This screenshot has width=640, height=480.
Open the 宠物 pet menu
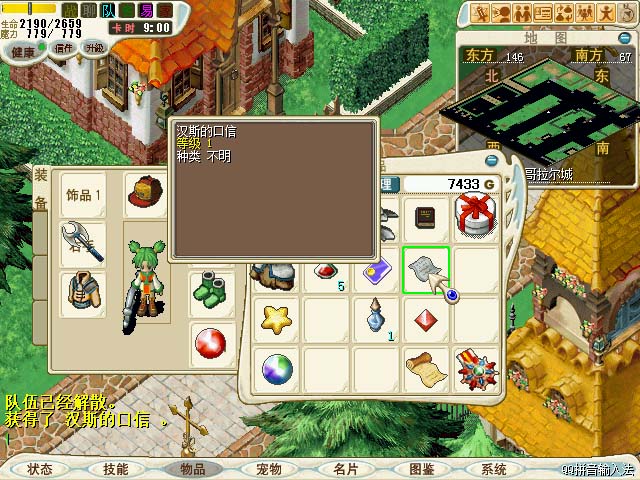click(x=269, y=468)
